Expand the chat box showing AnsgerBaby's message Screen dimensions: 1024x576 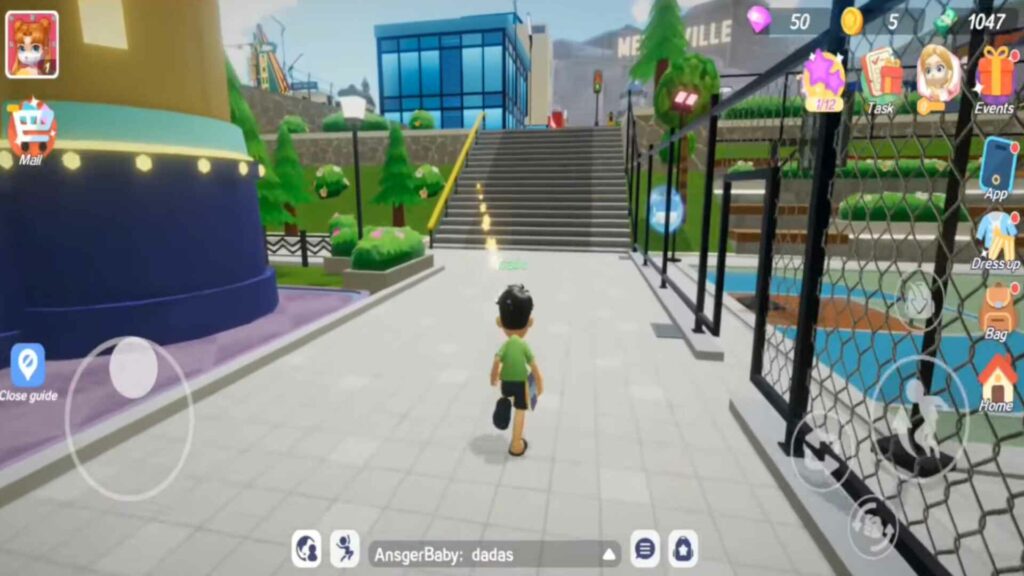(609, 553)
